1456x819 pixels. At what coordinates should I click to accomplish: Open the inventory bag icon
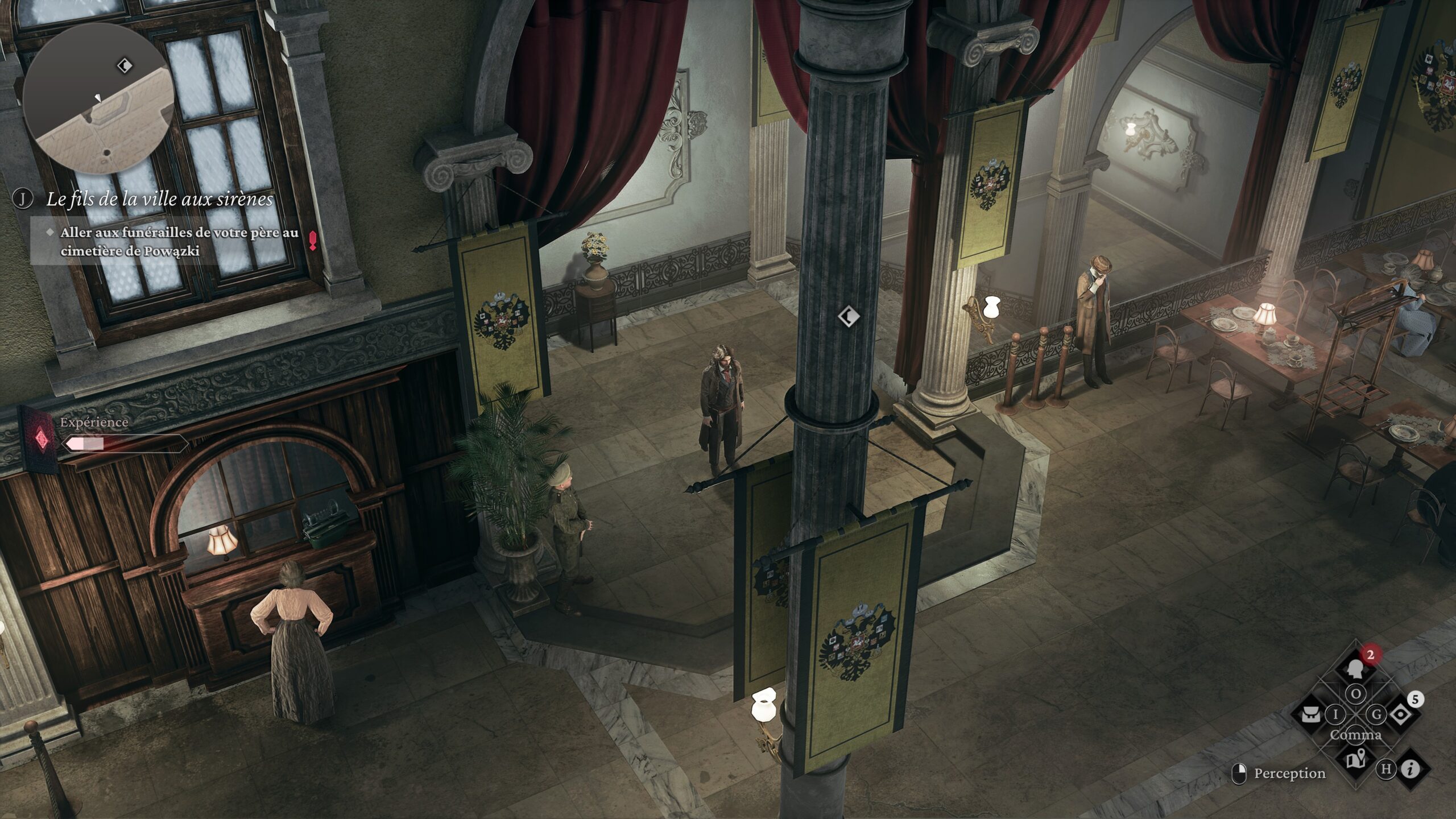point(1310,714)
